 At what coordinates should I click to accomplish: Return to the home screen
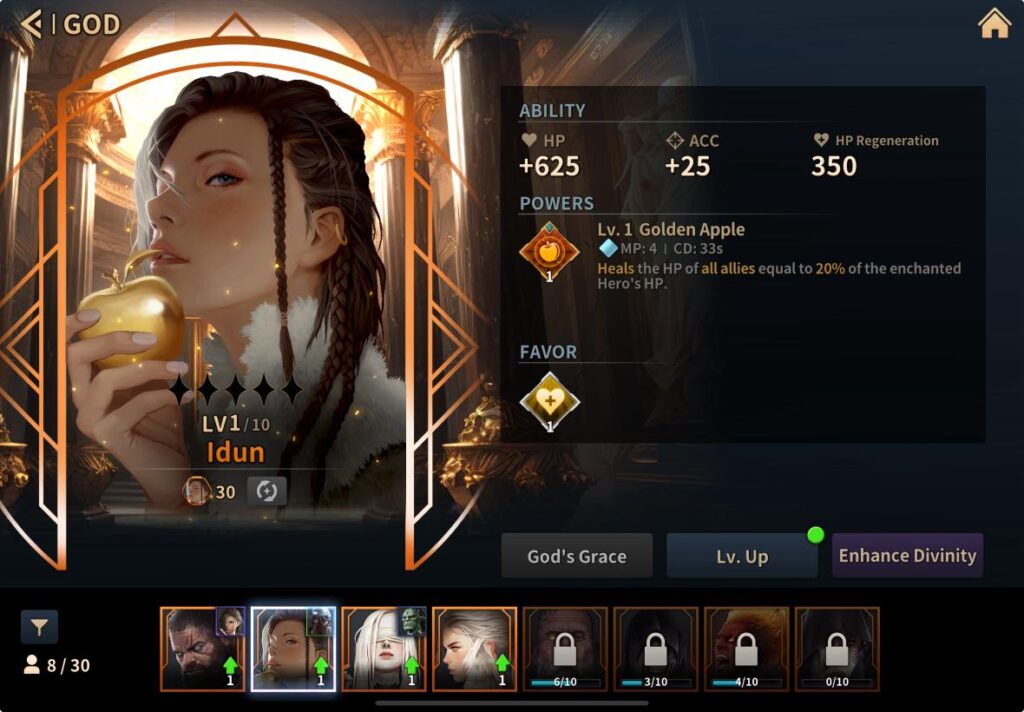click(x=994, y=24)
